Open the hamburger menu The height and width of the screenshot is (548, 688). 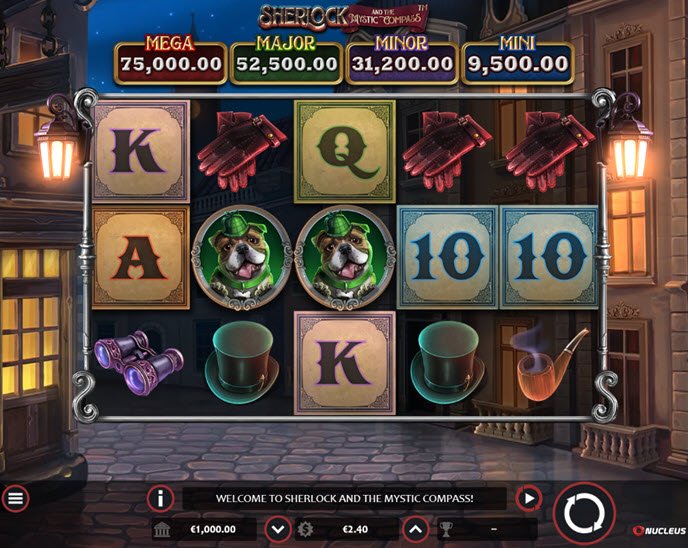pos(15,497)
